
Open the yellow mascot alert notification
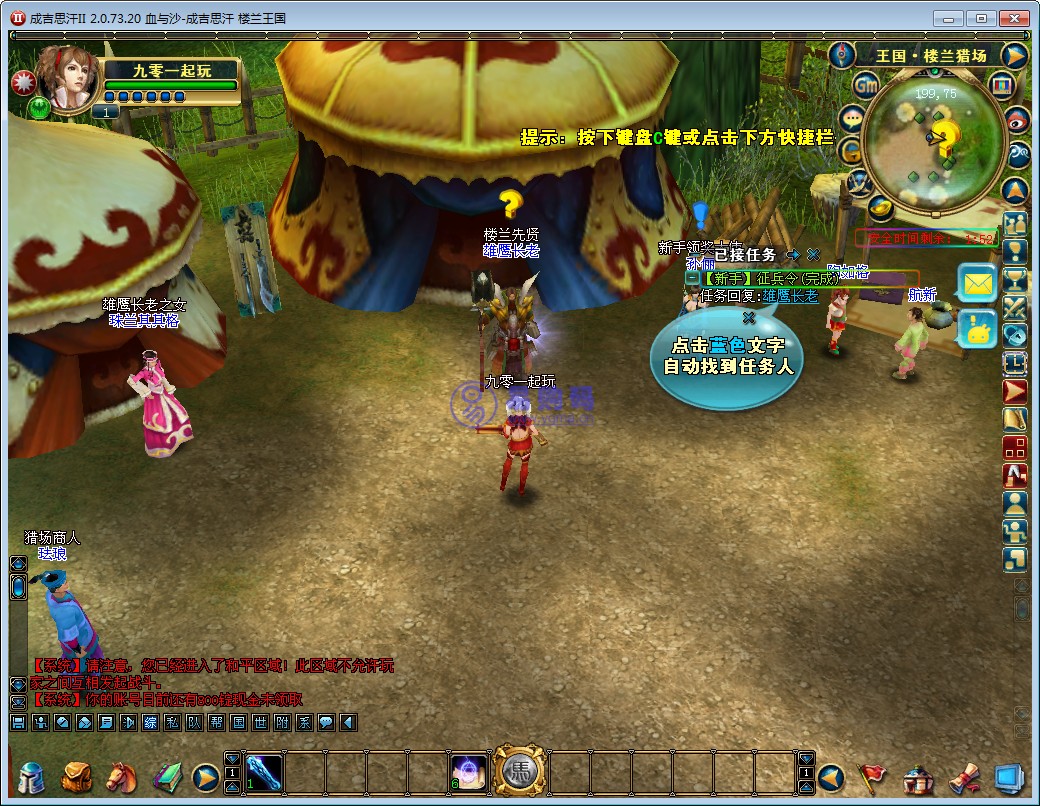click(x=977, y=329)
